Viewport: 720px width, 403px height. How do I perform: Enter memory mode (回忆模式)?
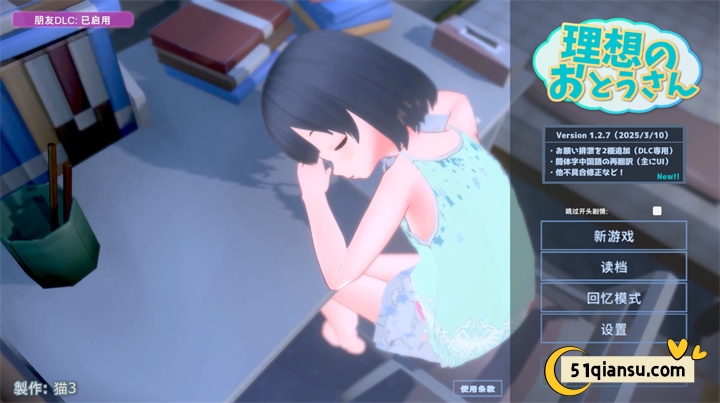(614, 298)
